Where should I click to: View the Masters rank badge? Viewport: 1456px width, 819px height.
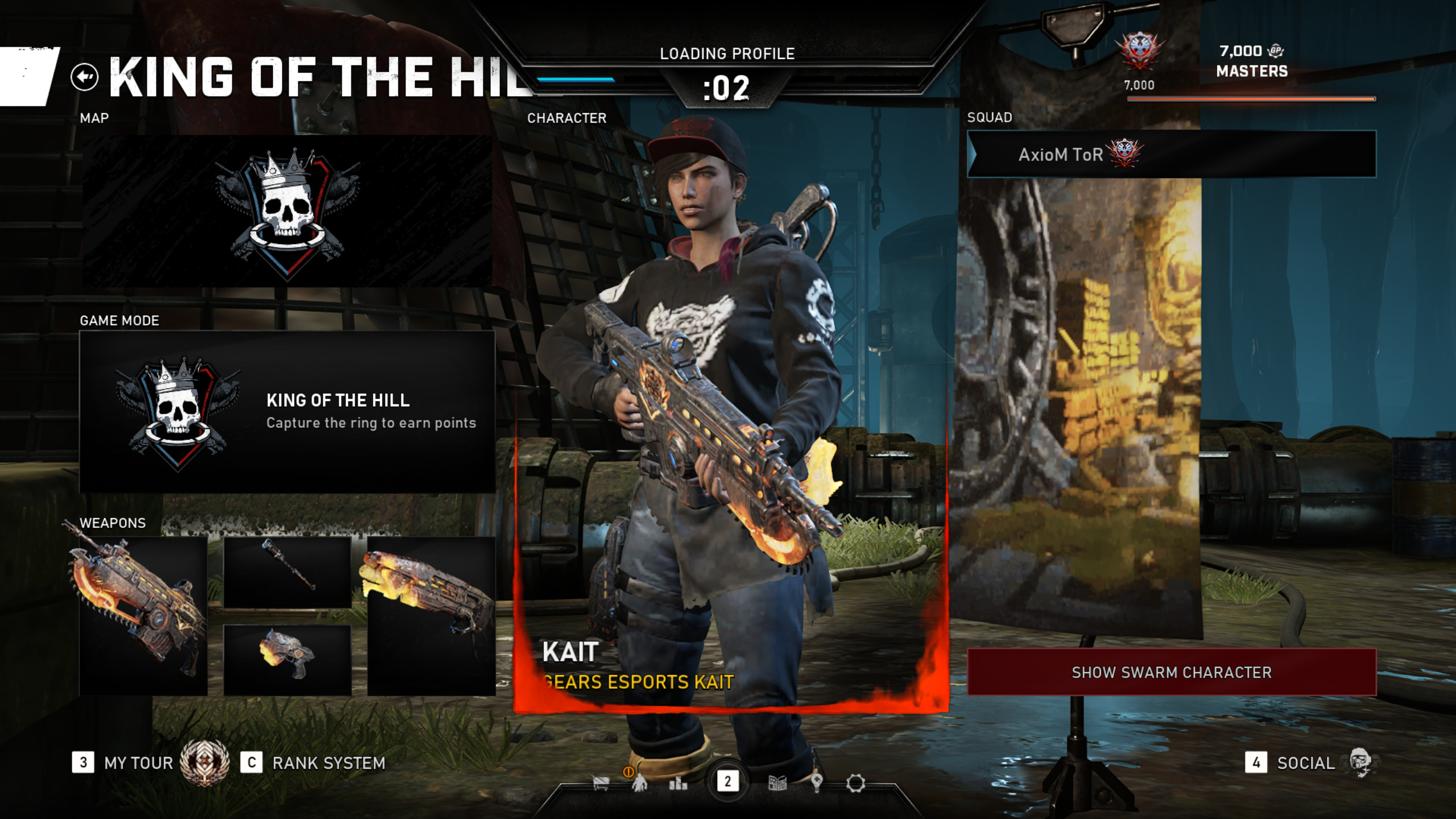click(1139, 52)
